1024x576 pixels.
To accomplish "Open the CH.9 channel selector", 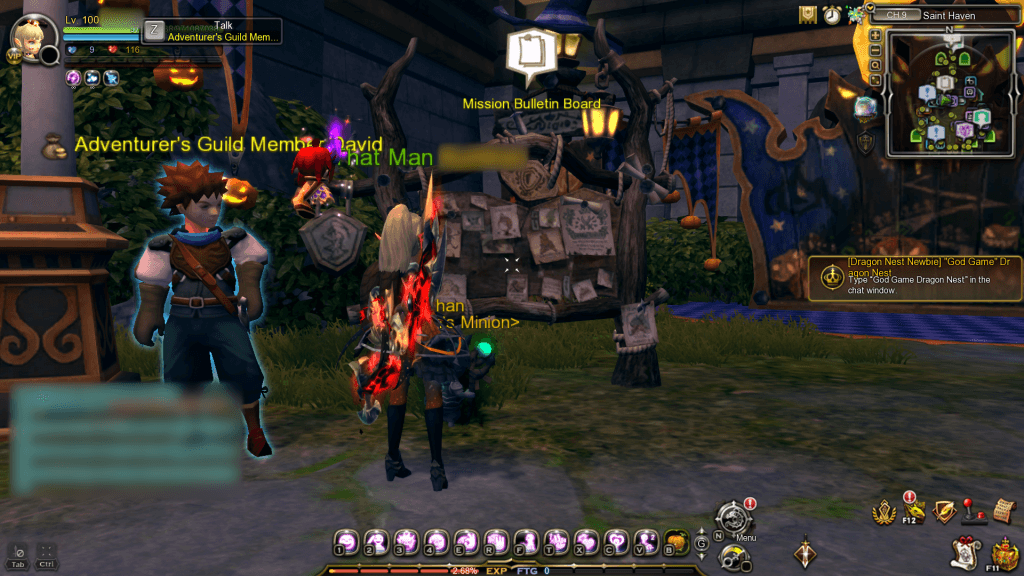I will click(x=898, y=15).
